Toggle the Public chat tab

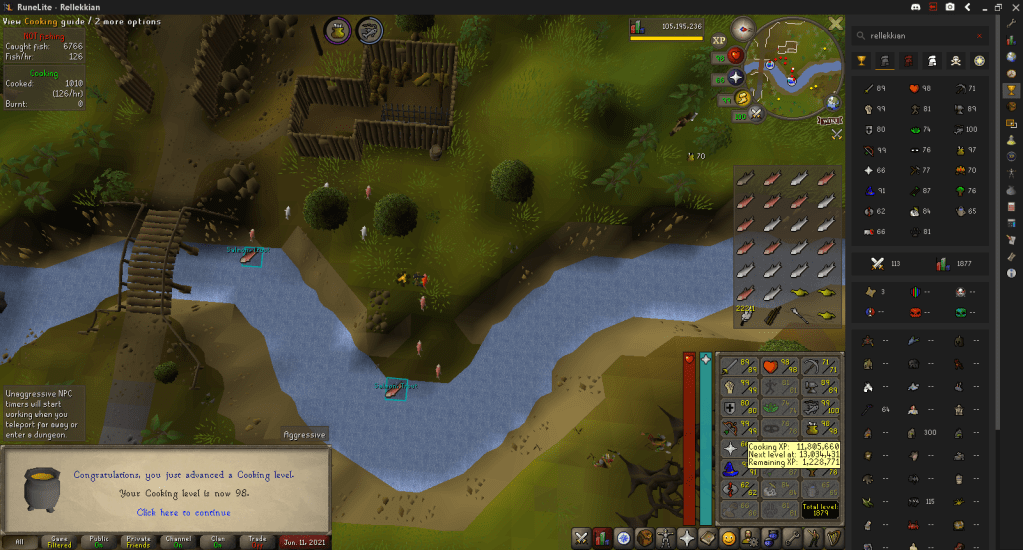[100, 541]
